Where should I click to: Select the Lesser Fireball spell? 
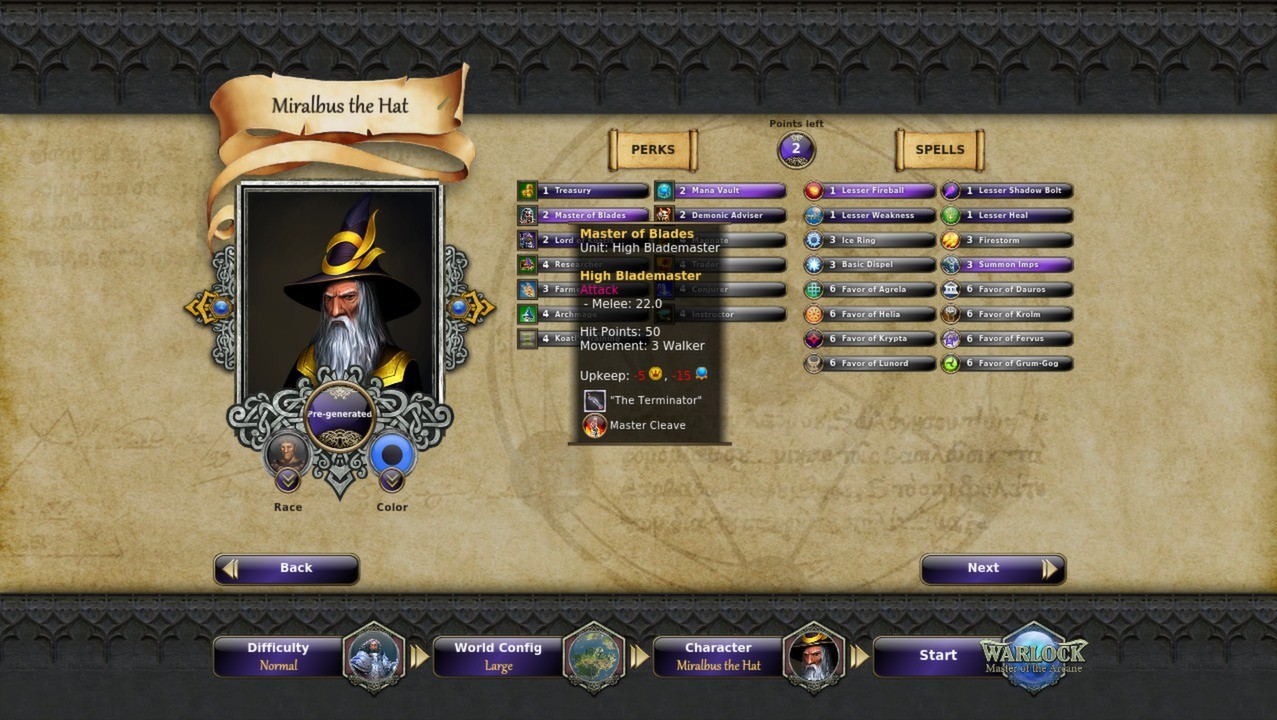point(870,191)
